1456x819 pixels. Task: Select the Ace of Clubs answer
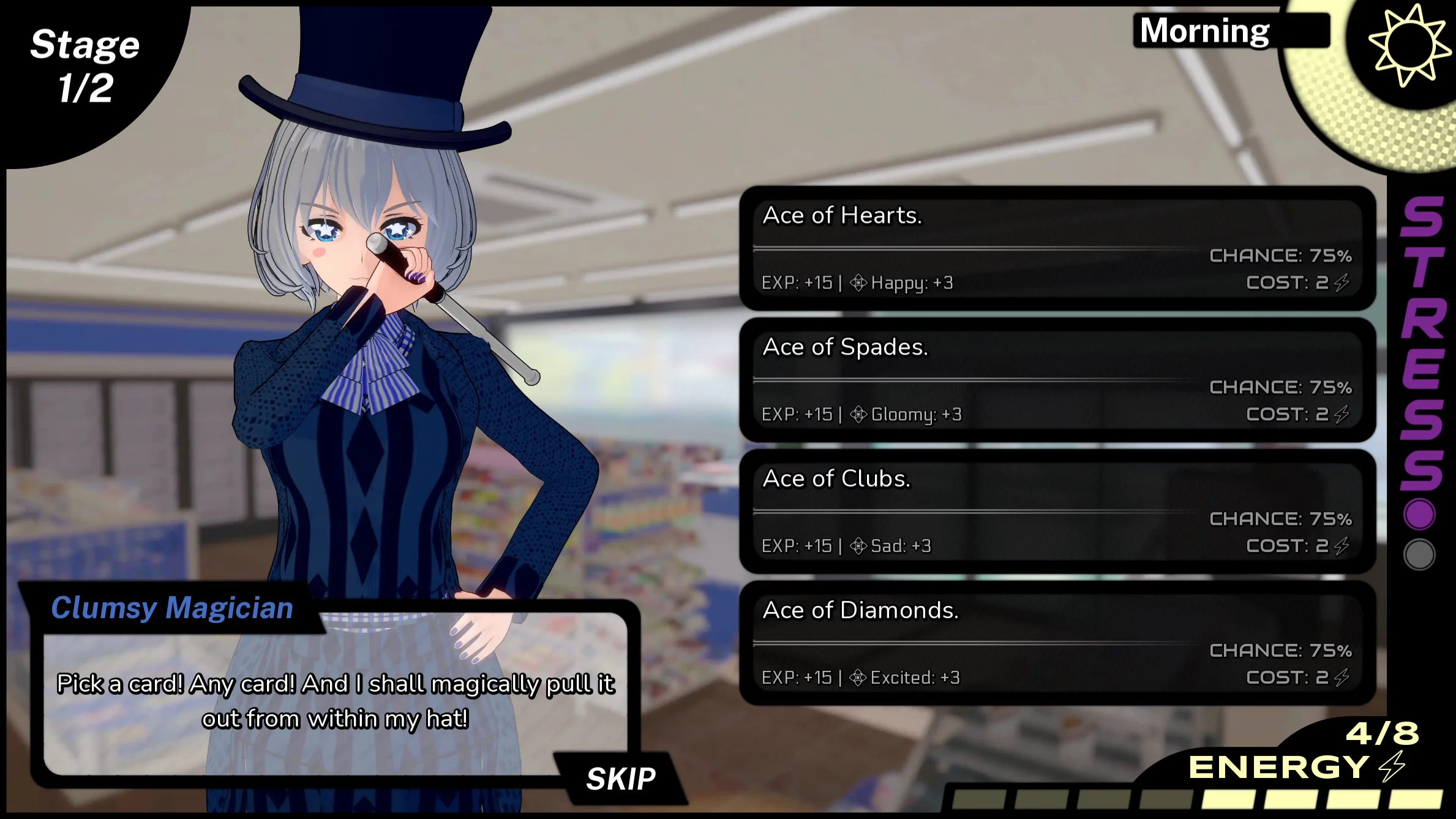coord(1057,511)
